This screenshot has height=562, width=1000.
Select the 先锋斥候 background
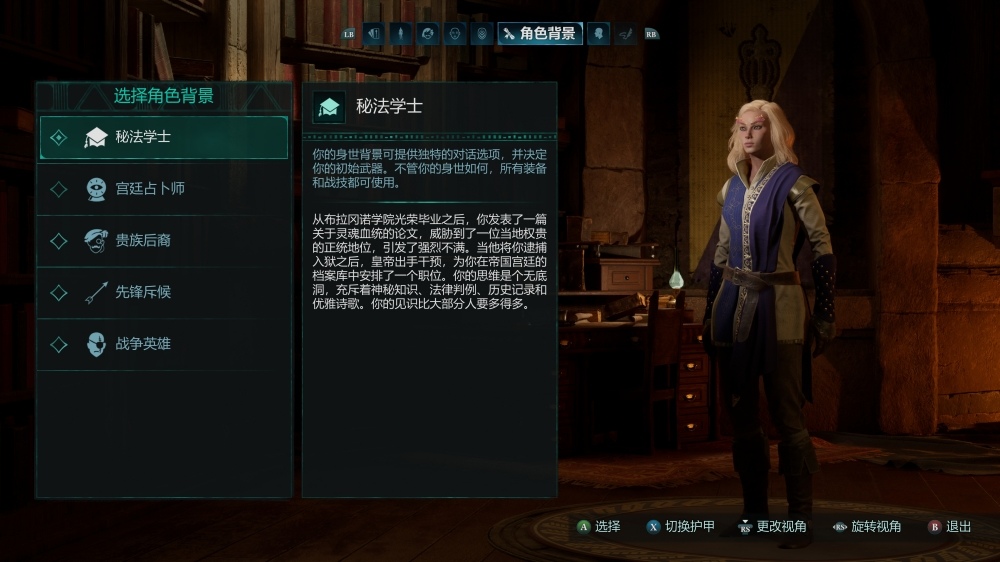click(163, 293)
